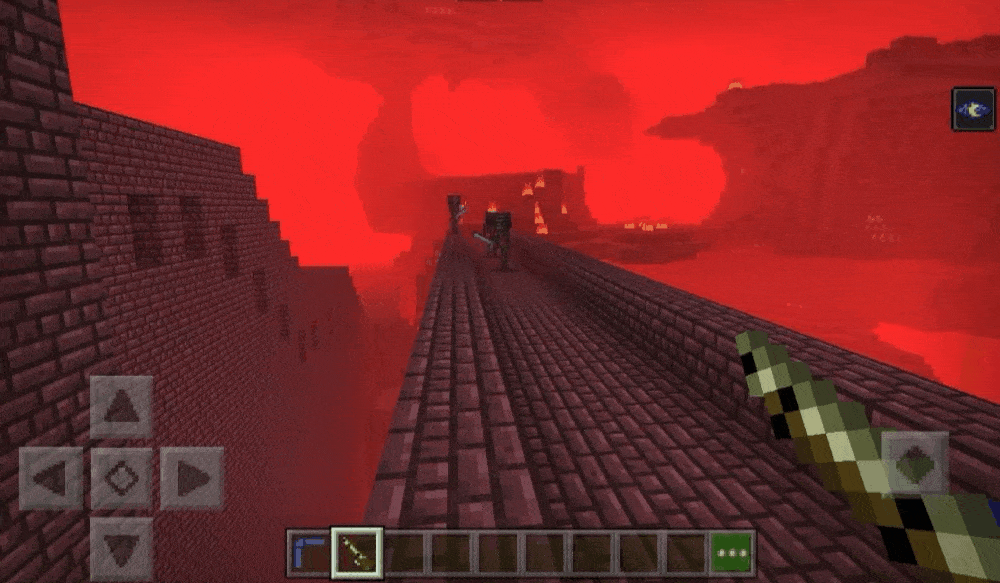Tap the jump button
The image size is (1000, 583).
coord(915,462)
